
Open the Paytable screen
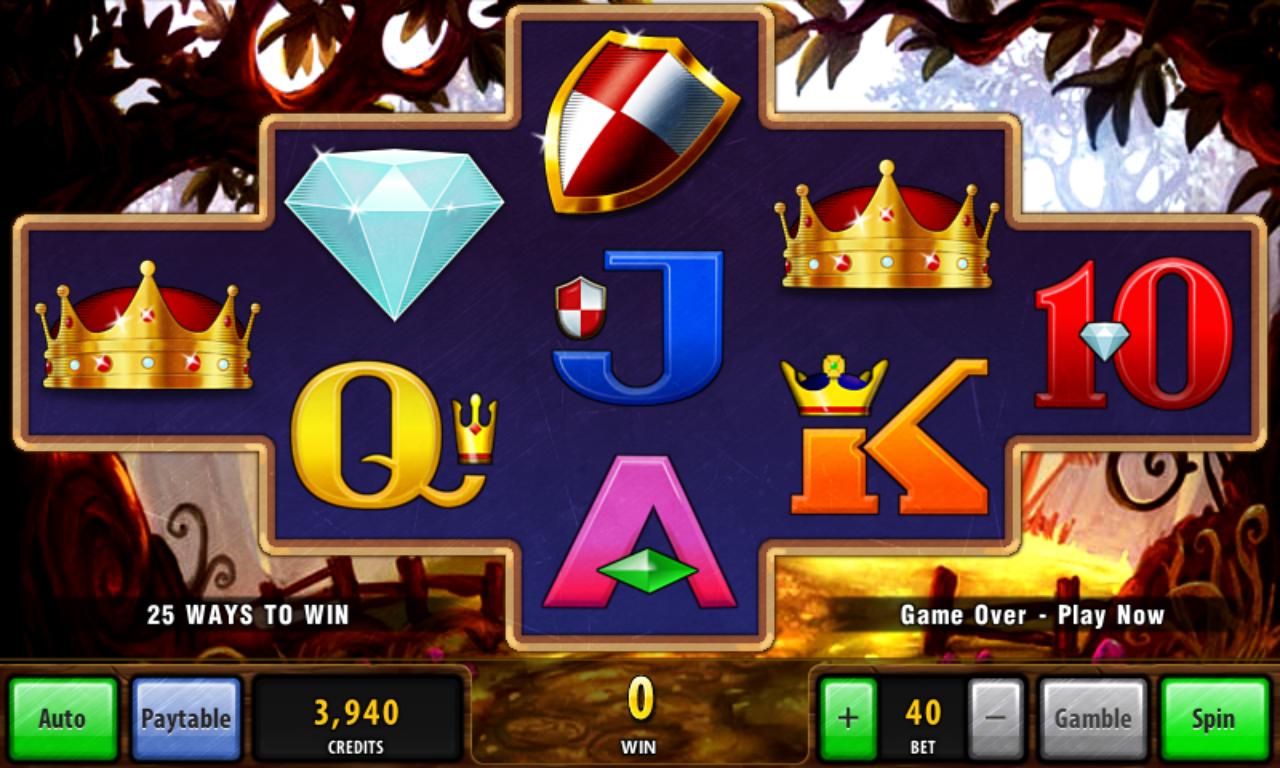tap(186, 717)
